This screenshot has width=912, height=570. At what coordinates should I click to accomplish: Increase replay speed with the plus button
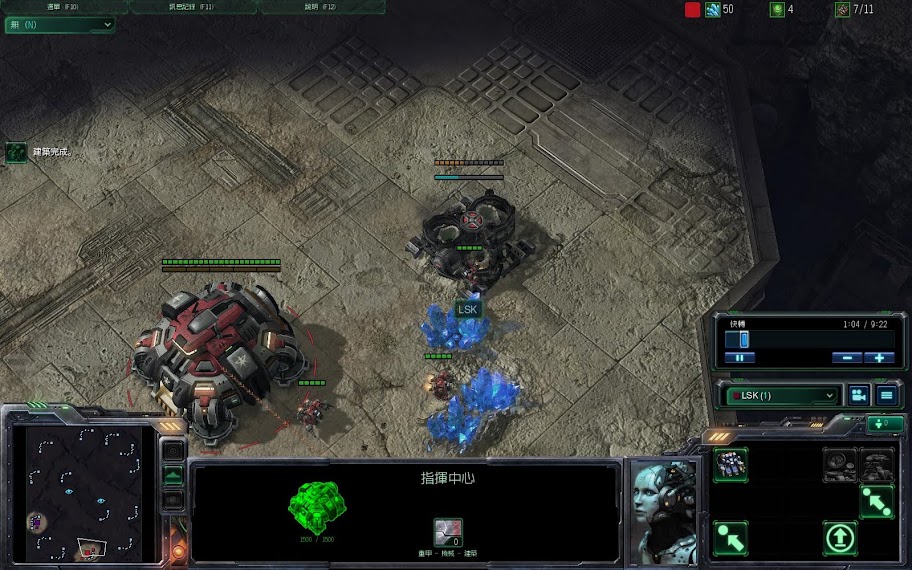pyautogui.click(x=879, y=357)
